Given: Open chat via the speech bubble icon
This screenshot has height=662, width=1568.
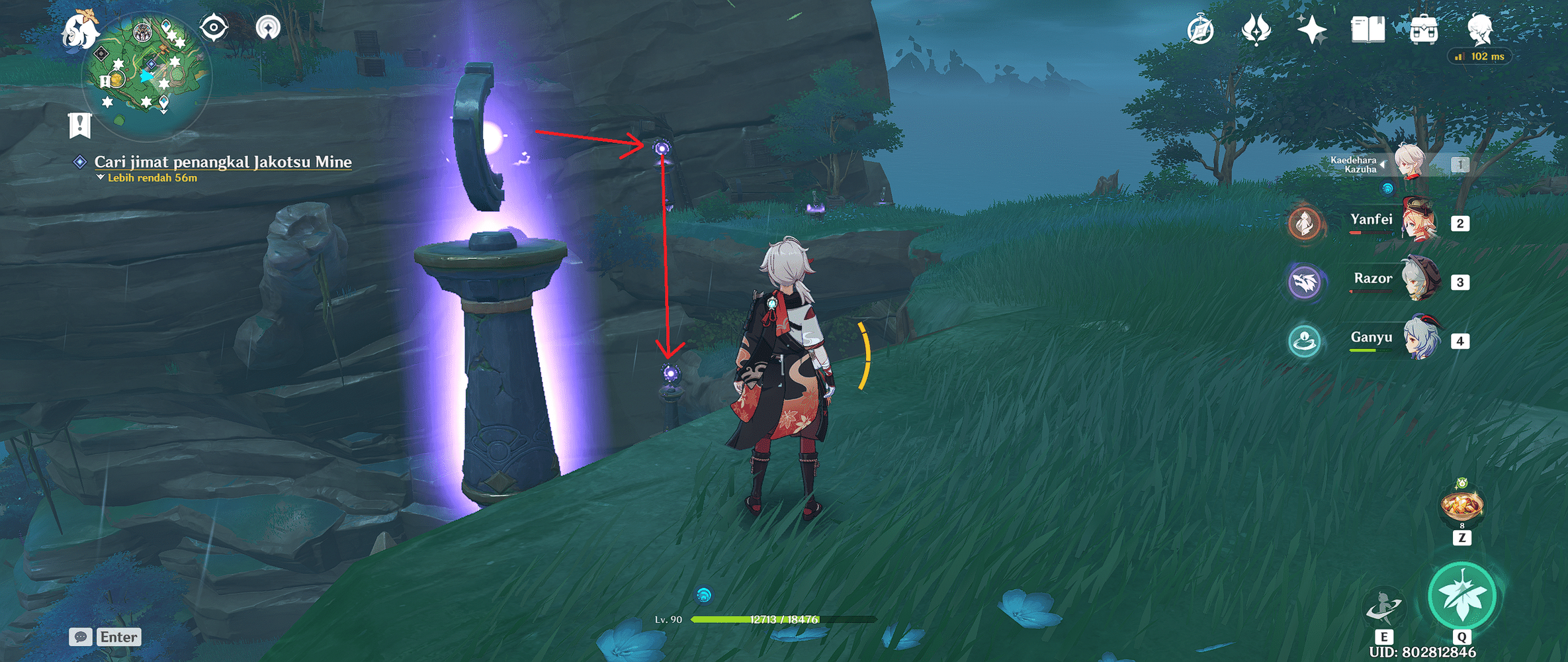Looking at the screenshot, I should click(x=82, y=637).
